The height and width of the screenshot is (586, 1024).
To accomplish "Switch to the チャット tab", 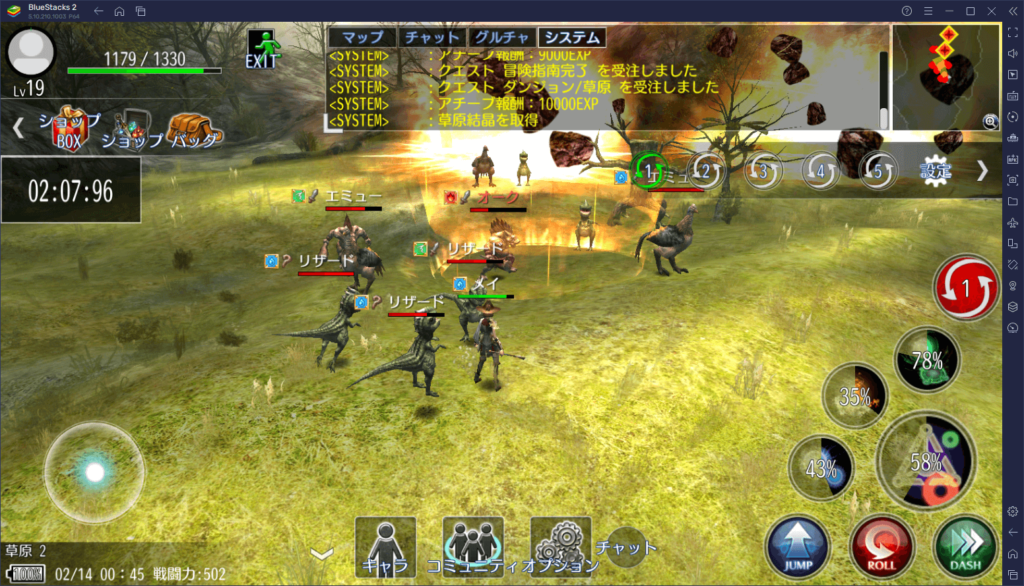I will (429, 38).
